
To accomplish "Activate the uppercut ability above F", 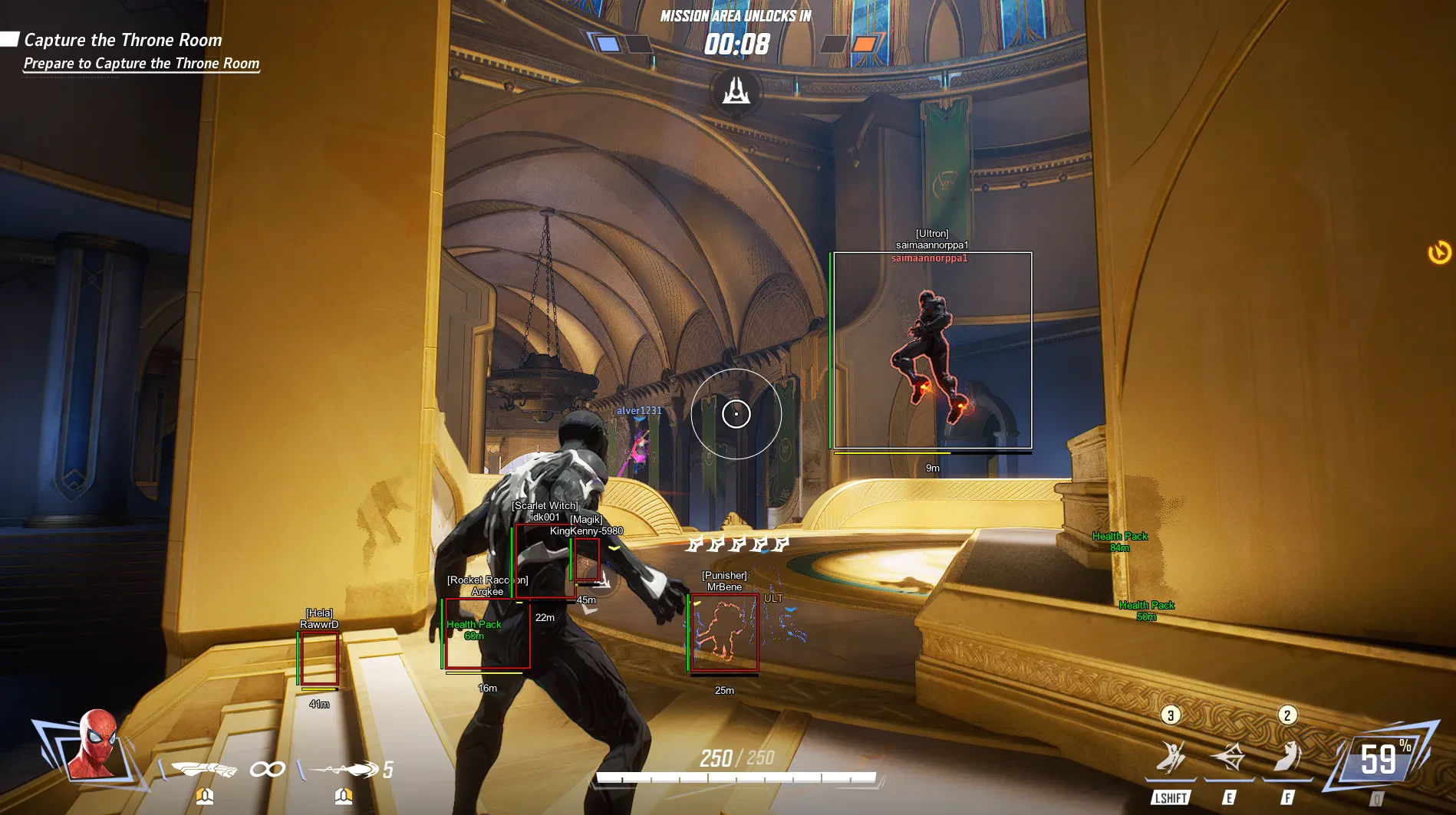I will pyautogui.click(x=1287, y=757).
